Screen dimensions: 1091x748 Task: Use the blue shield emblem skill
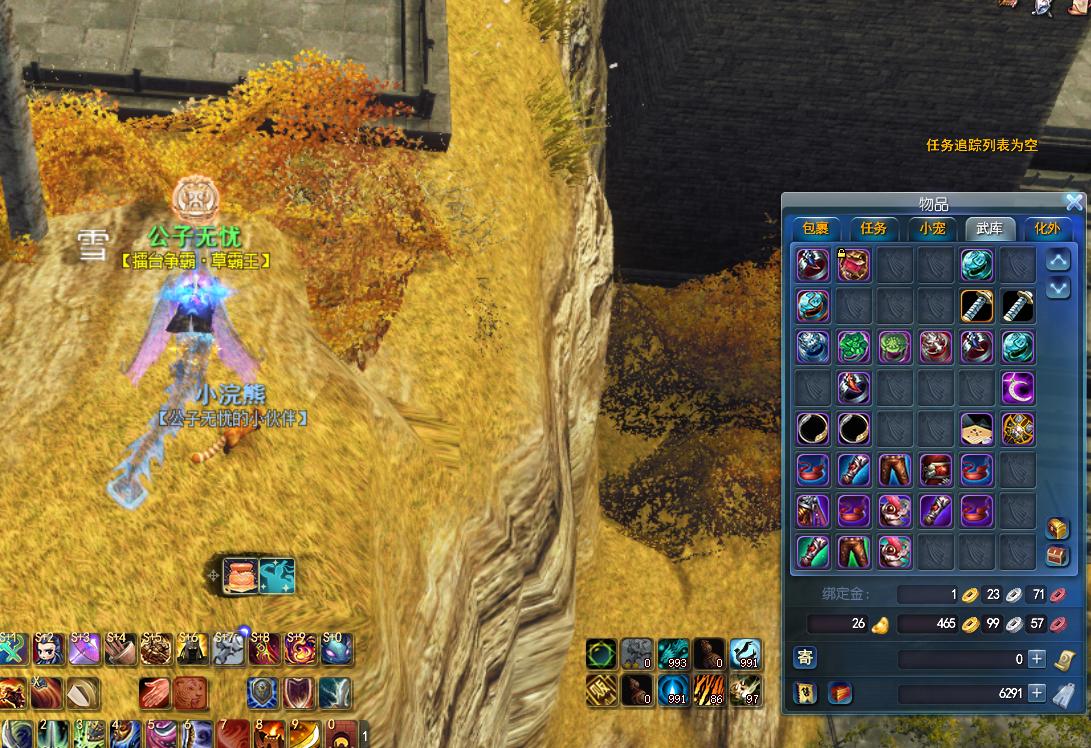coord(263,693)
